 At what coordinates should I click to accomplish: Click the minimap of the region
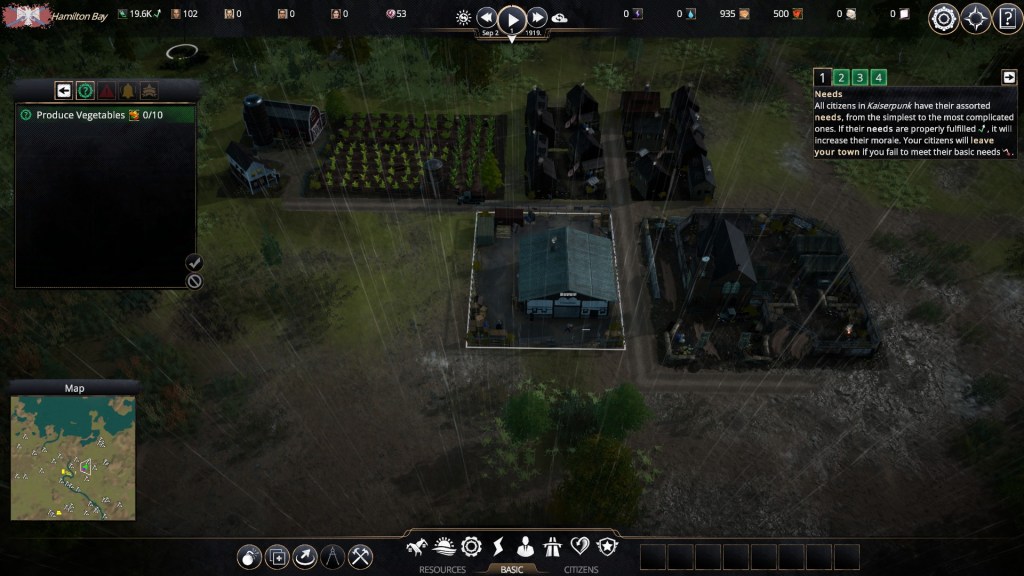point(73,458)
